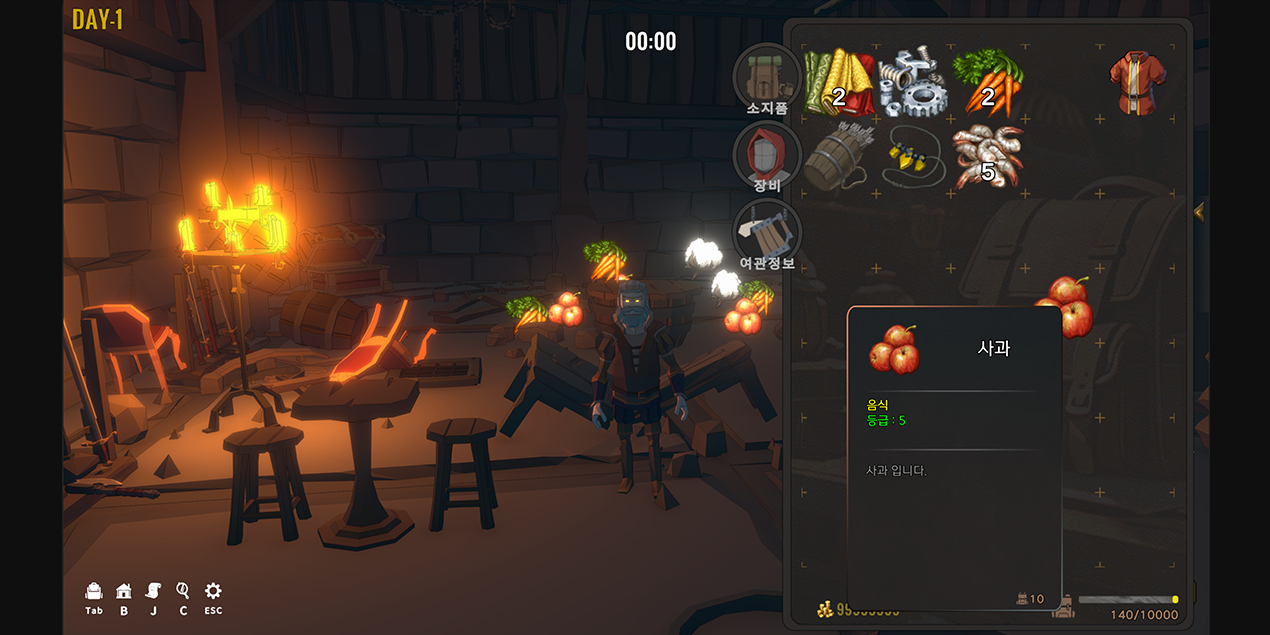Click the yellow arrow on the panel edge
The height and width of the screenshot is (635, 1270).
point(1199,212)
